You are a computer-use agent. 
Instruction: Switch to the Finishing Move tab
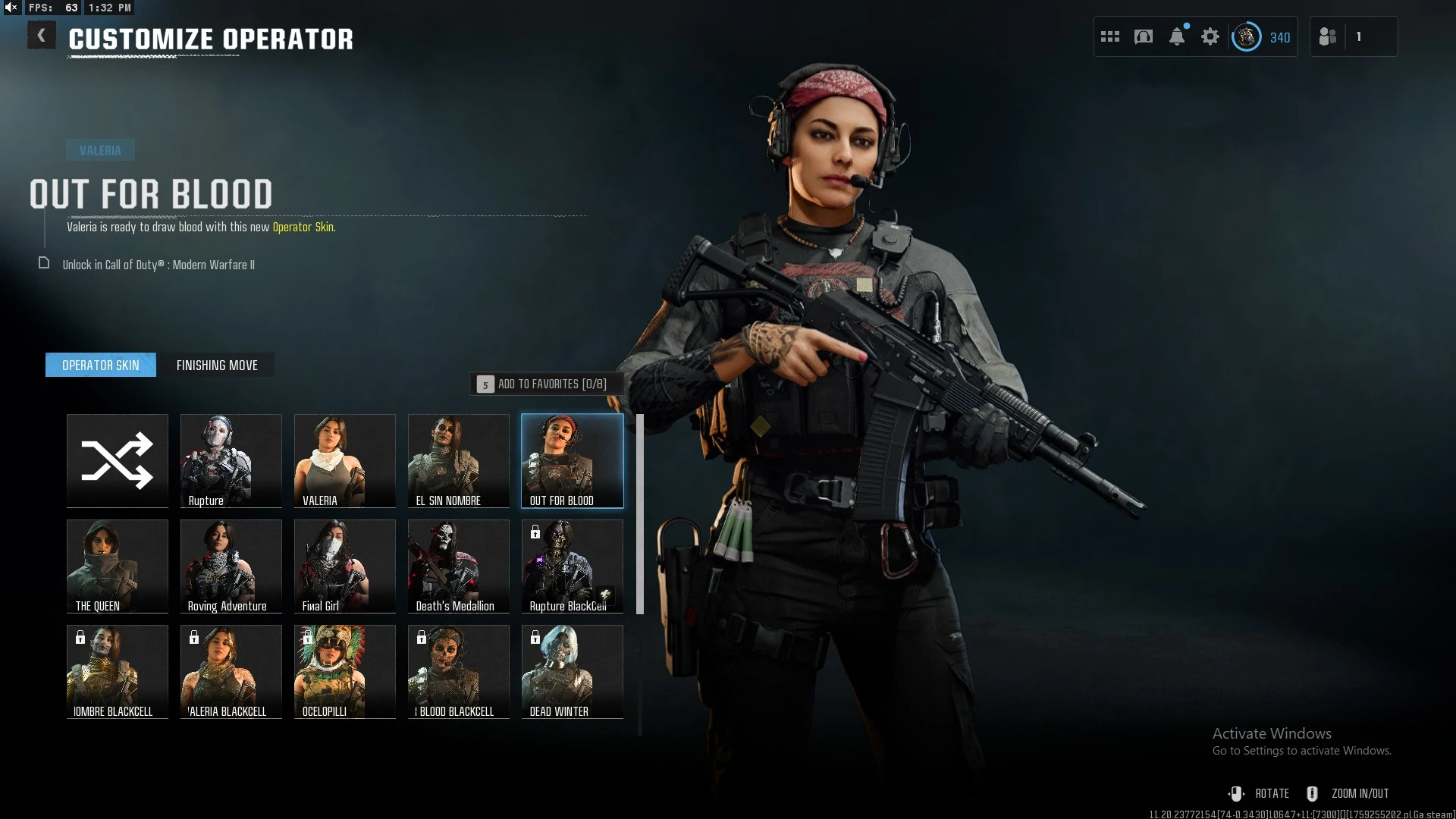point(217,366)
